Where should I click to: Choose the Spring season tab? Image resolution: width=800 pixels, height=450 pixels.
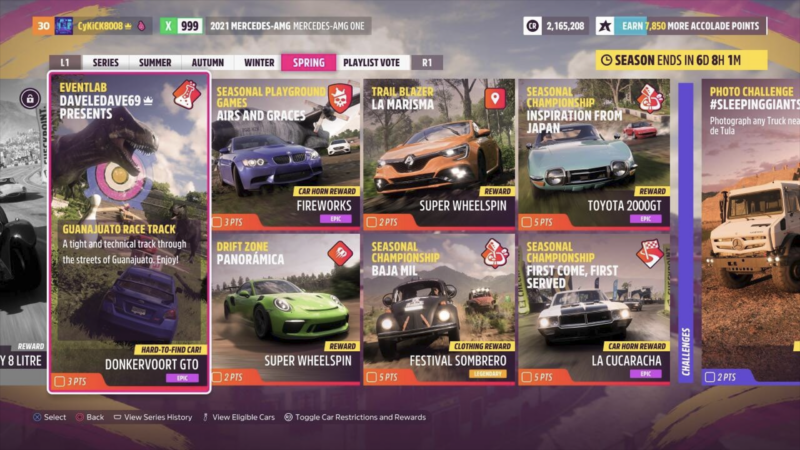pos(308,62)
